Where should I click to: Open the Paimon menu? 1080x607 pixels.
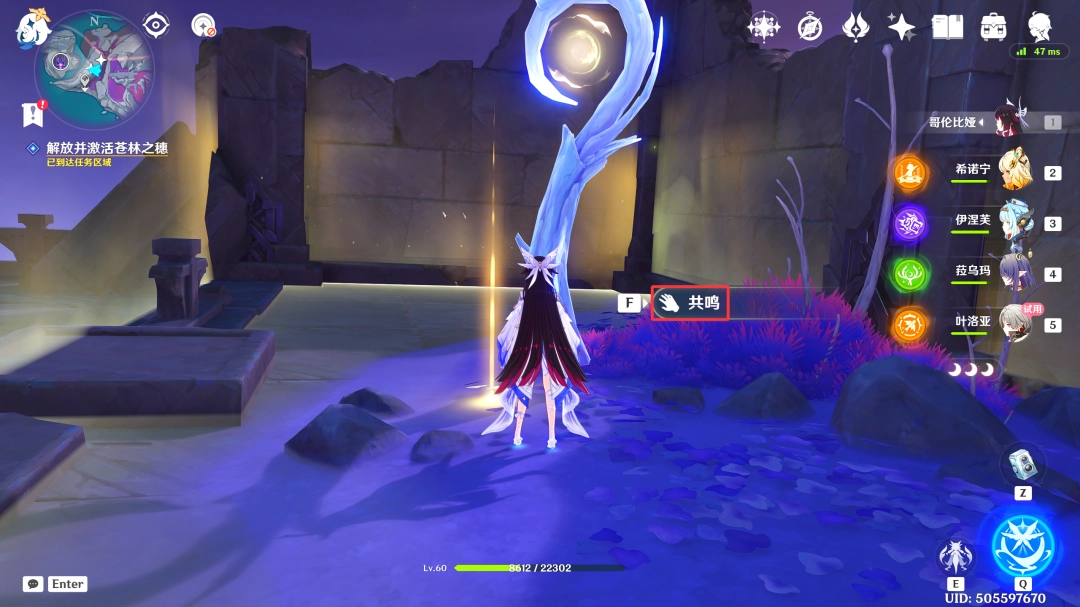coord(30,27)
